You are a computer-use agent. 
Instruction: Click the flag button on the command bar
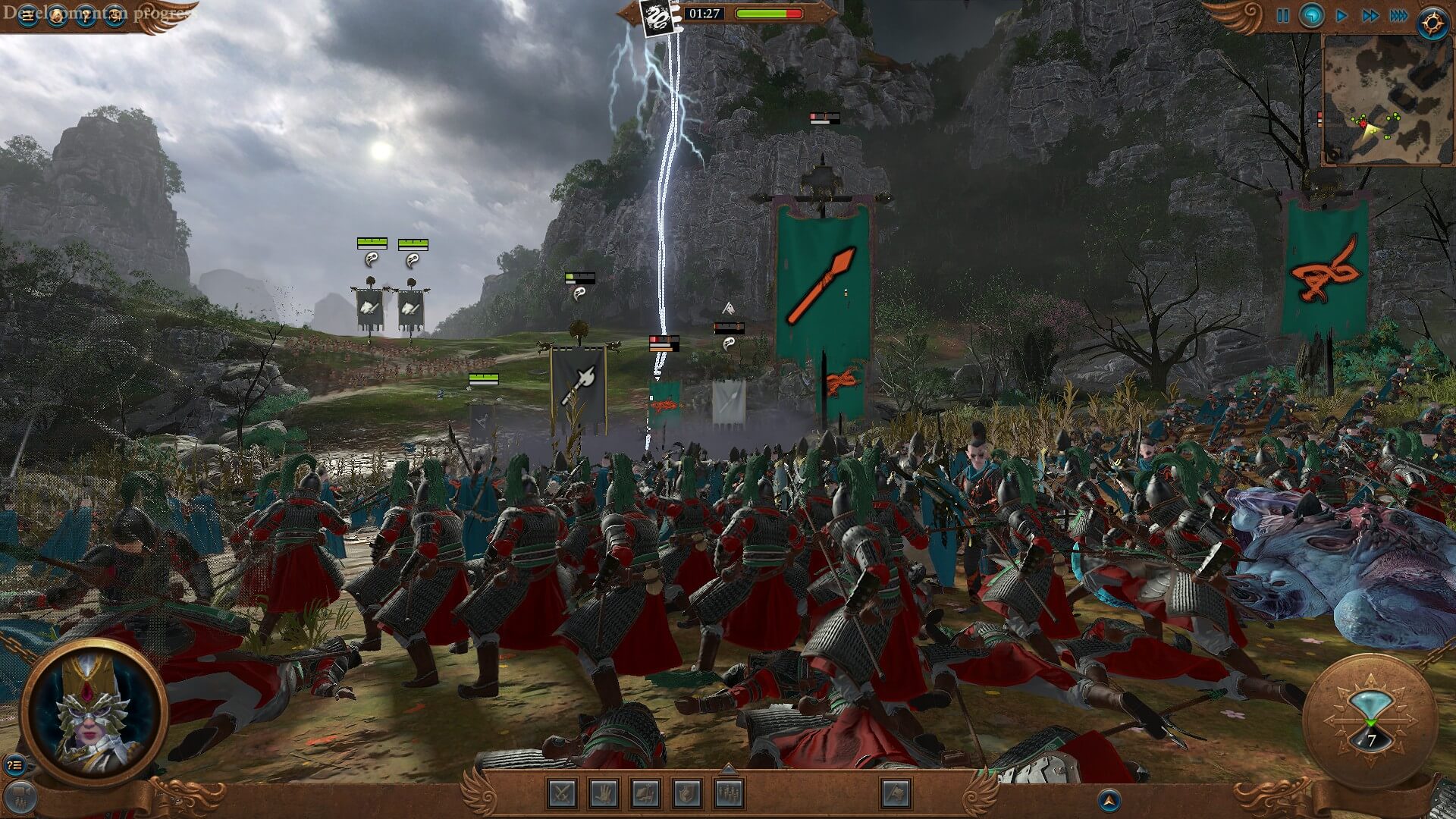[x=896, y=794]
